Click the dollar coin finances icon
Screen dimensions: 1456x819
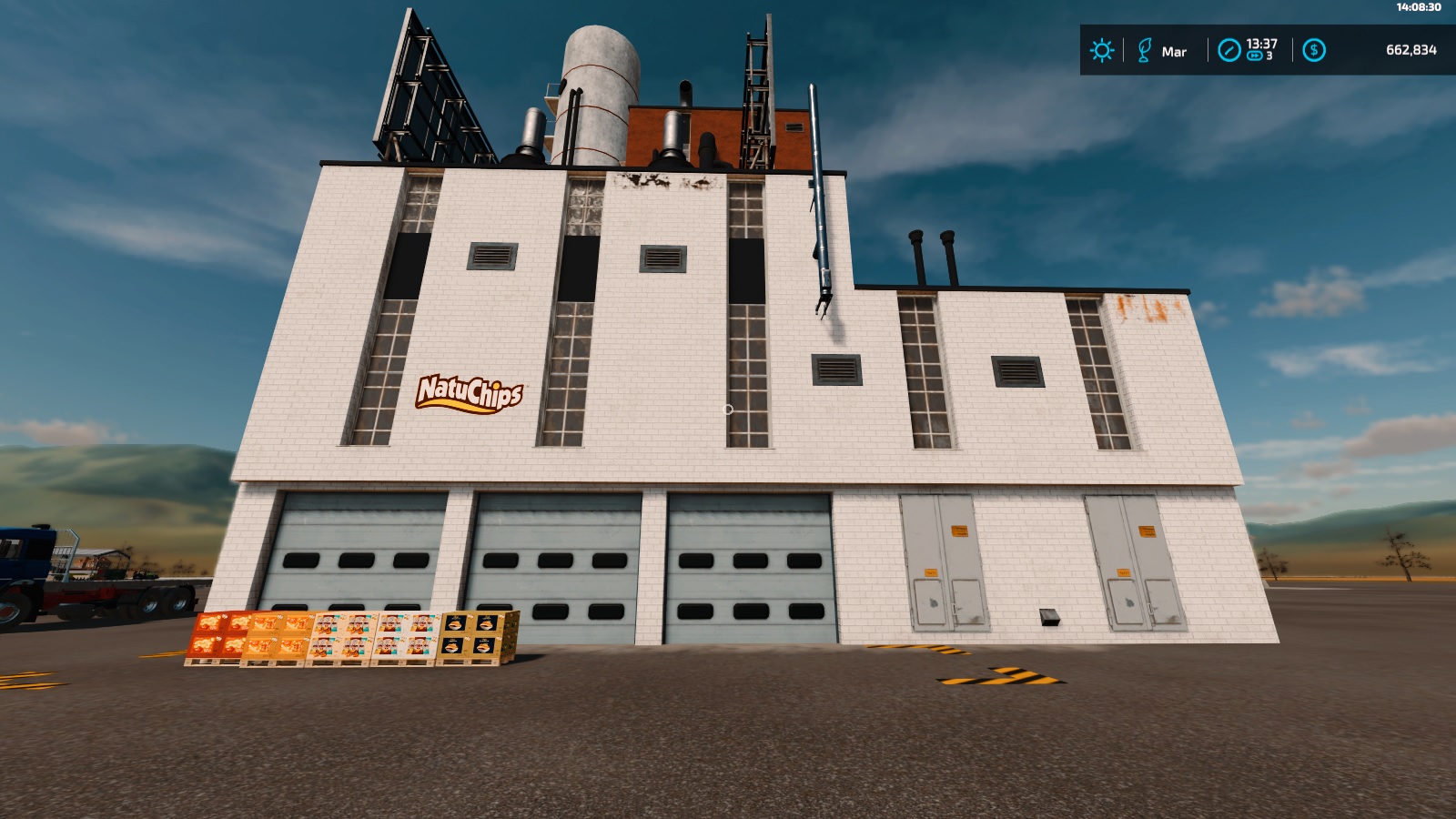1313,50
